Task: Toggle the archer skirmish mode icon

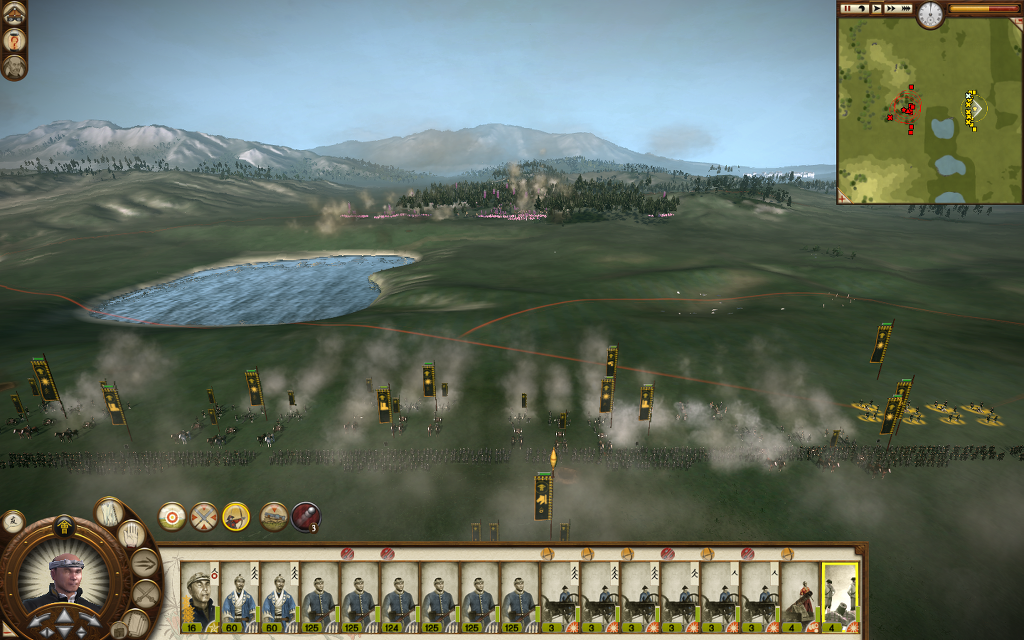Action: click(x=236, y=516)
